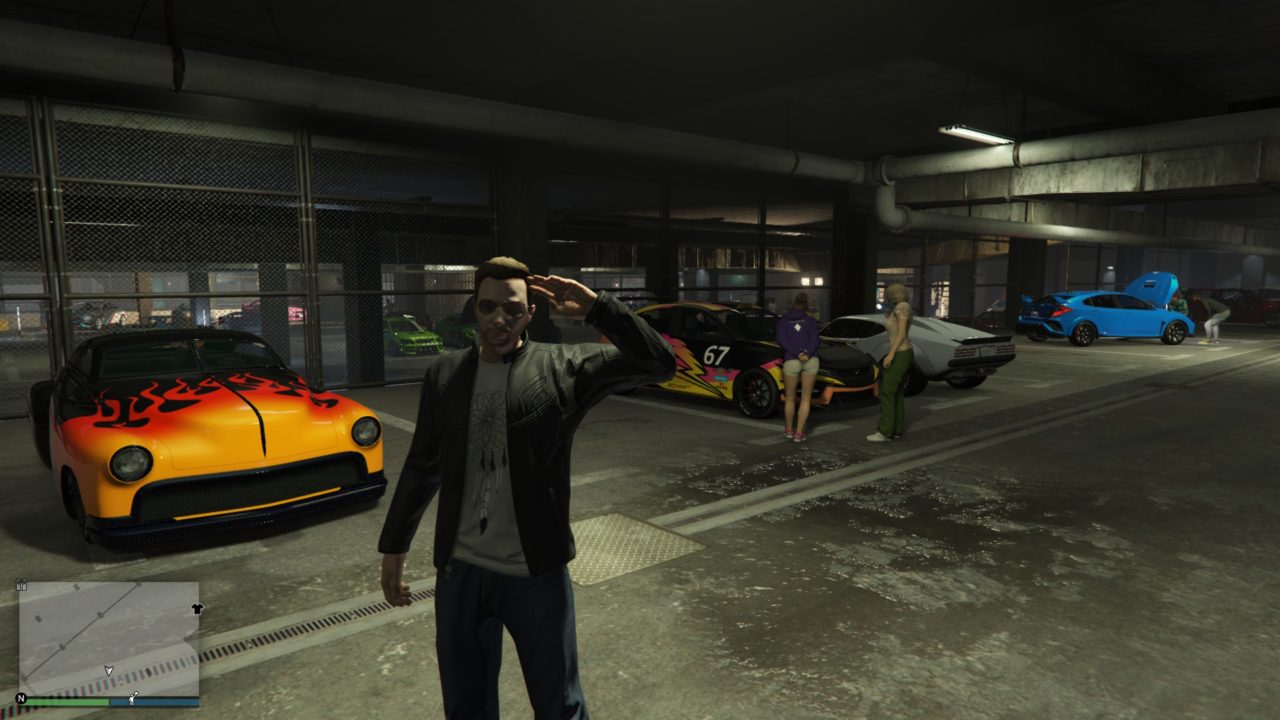Select the white character figure on the ability bar
The height and width of the screenshot is (720, 1280).
[x=132, y=699]
